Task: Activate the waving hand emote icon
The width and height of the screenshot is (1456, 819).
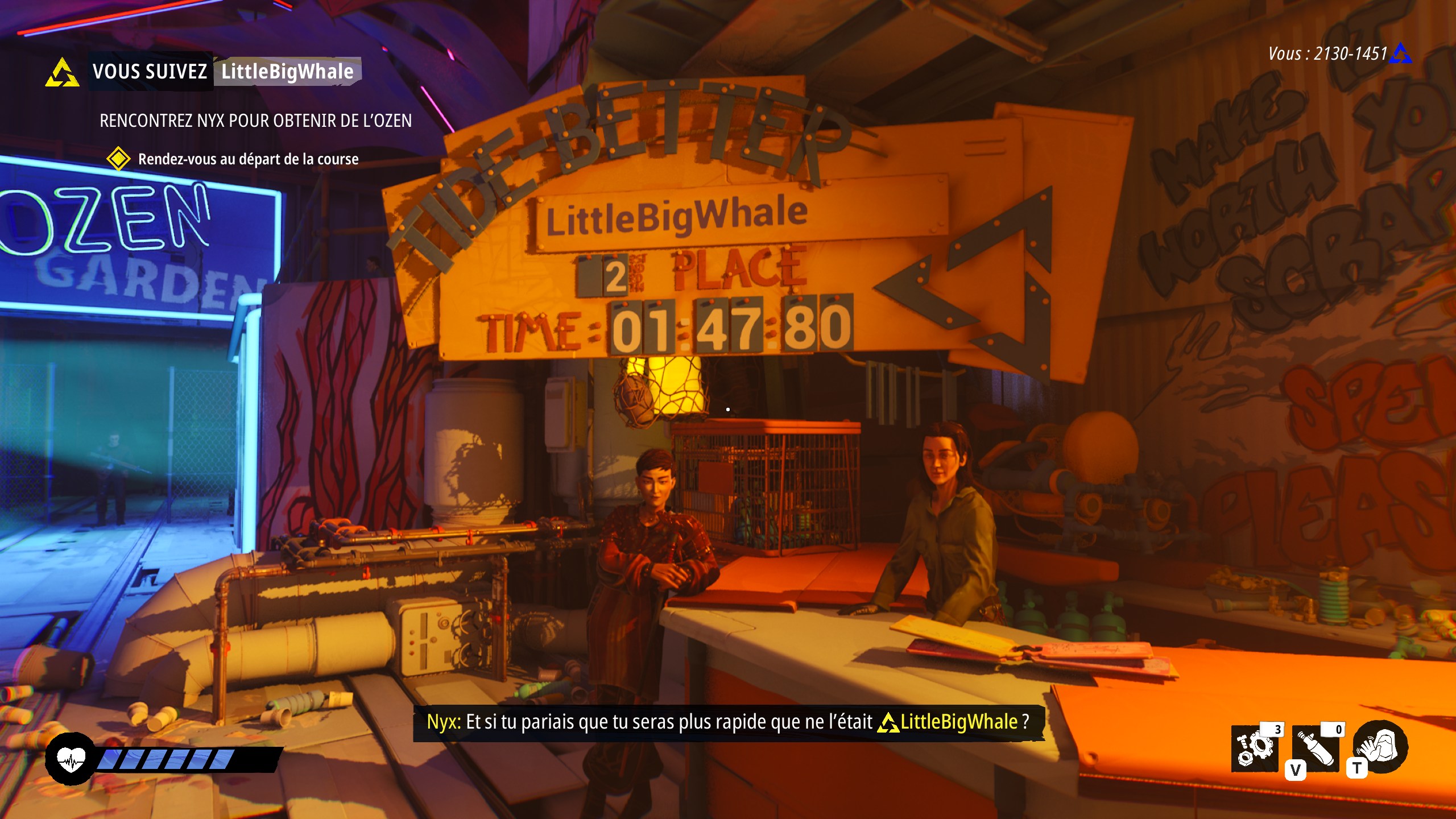Action: [x=1380, y=747]
